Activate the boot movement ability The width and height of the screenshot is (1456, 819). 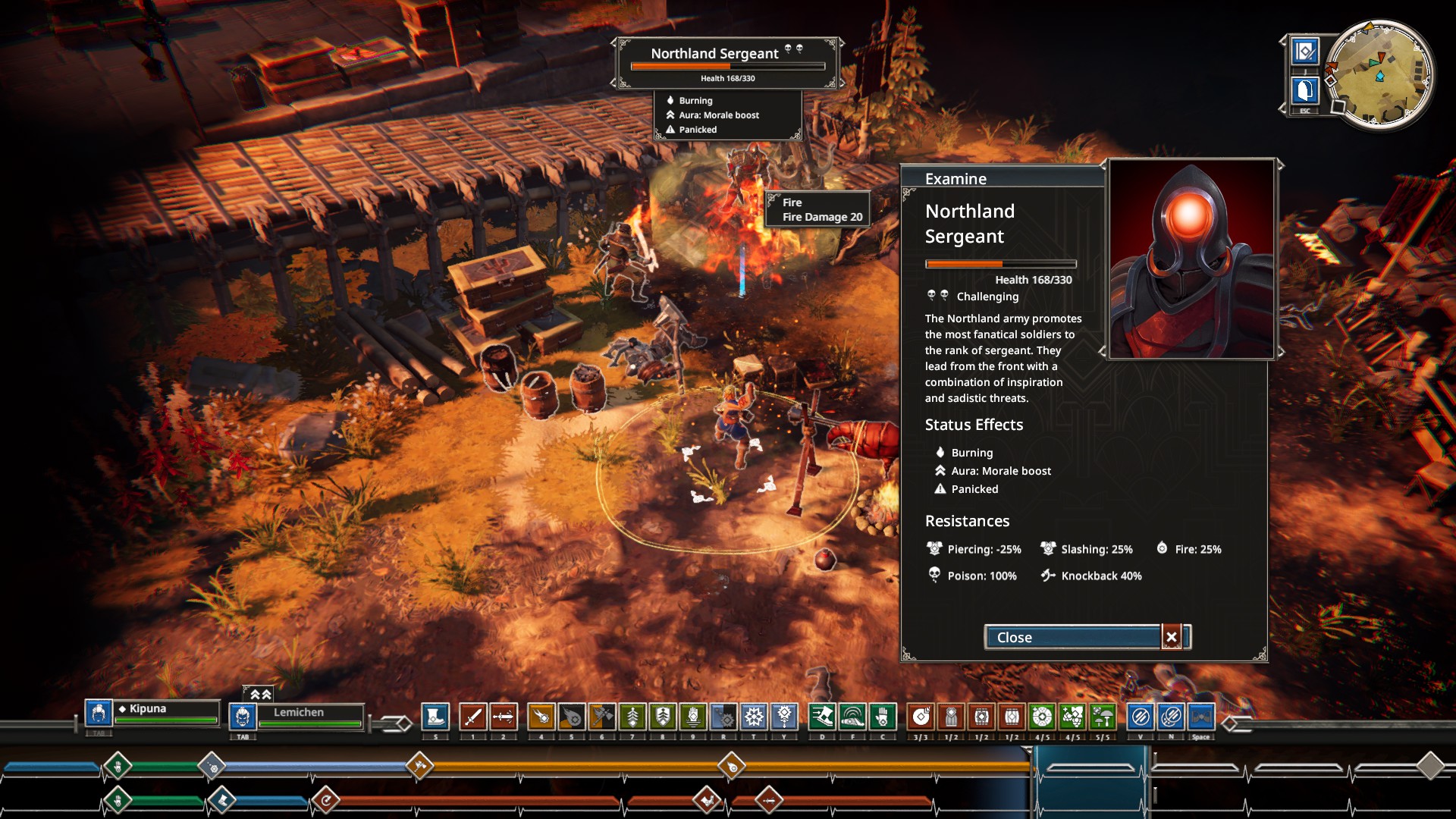435,716
